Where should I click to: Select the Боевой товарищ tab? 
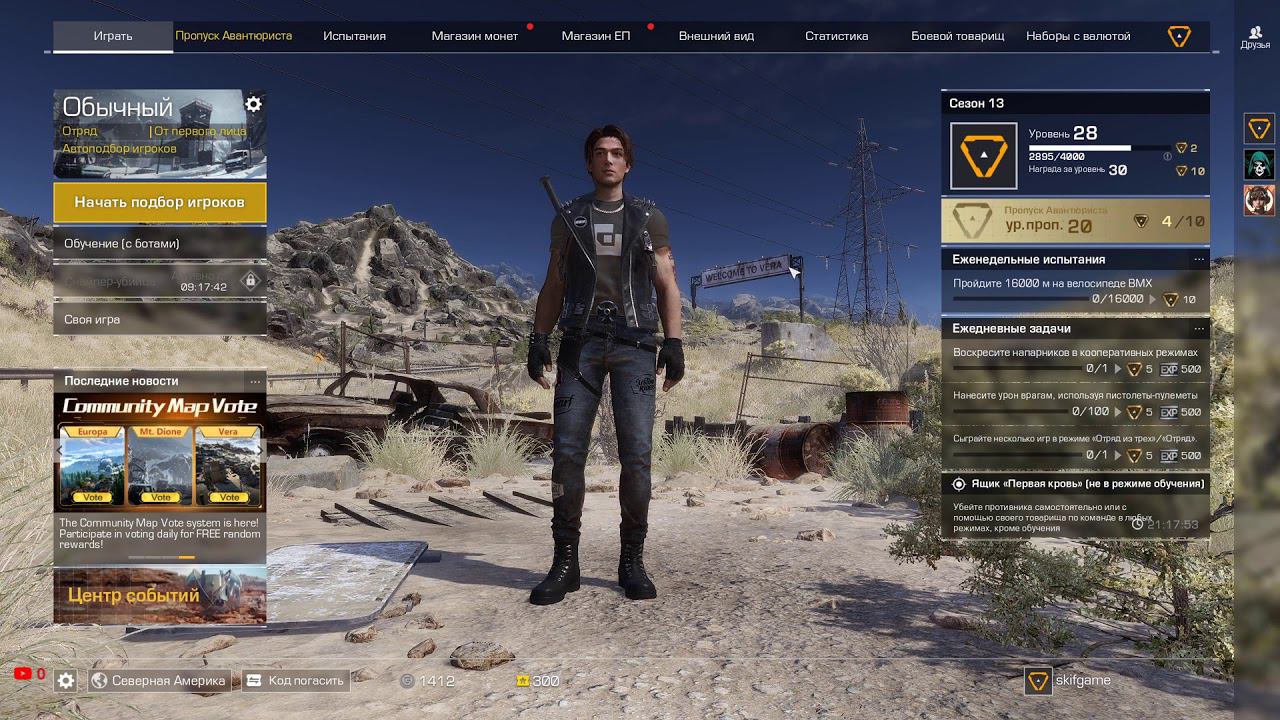coord(957,36)
